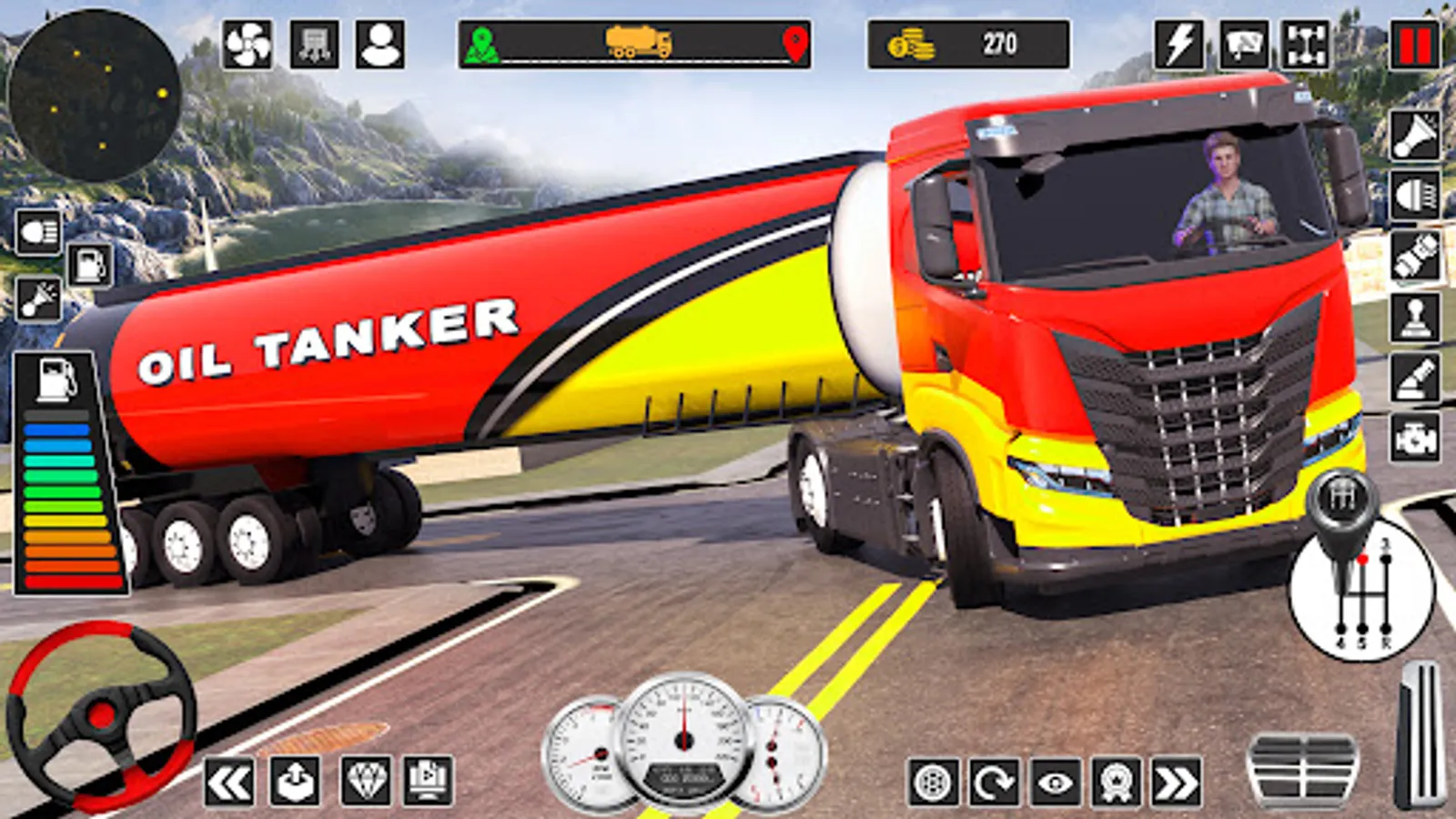Image resolution: width=1456 pixels, height=819 pixels.
Task: Change camera view with eye icon
Action: tap(1055, 783)
